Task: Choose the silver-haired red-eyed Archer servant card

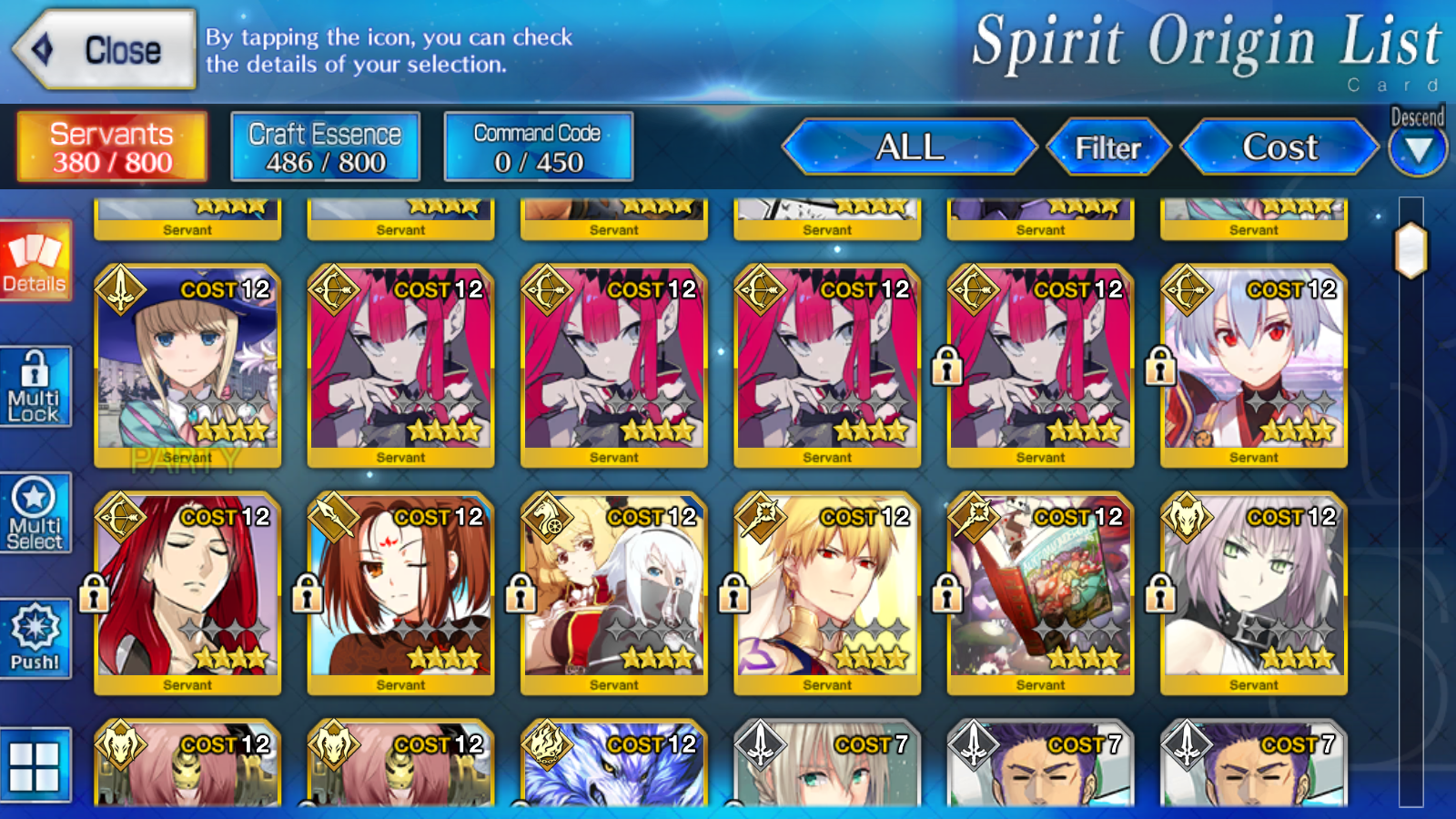Action: [1254, 366]
